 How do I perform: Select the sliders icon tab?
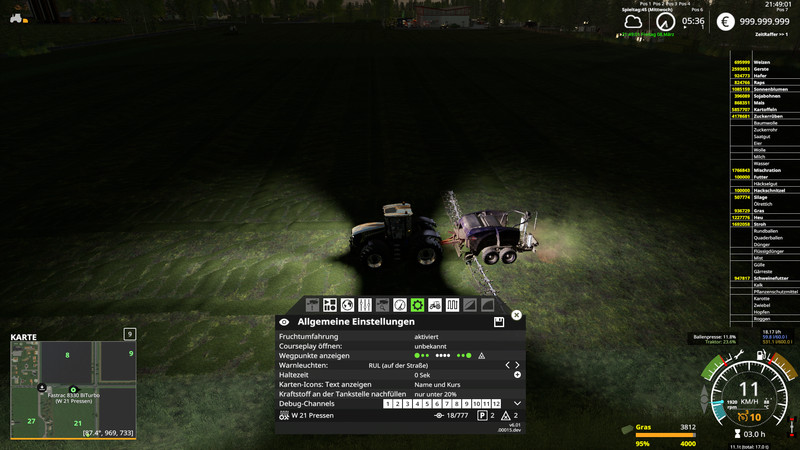pos(364,304)
